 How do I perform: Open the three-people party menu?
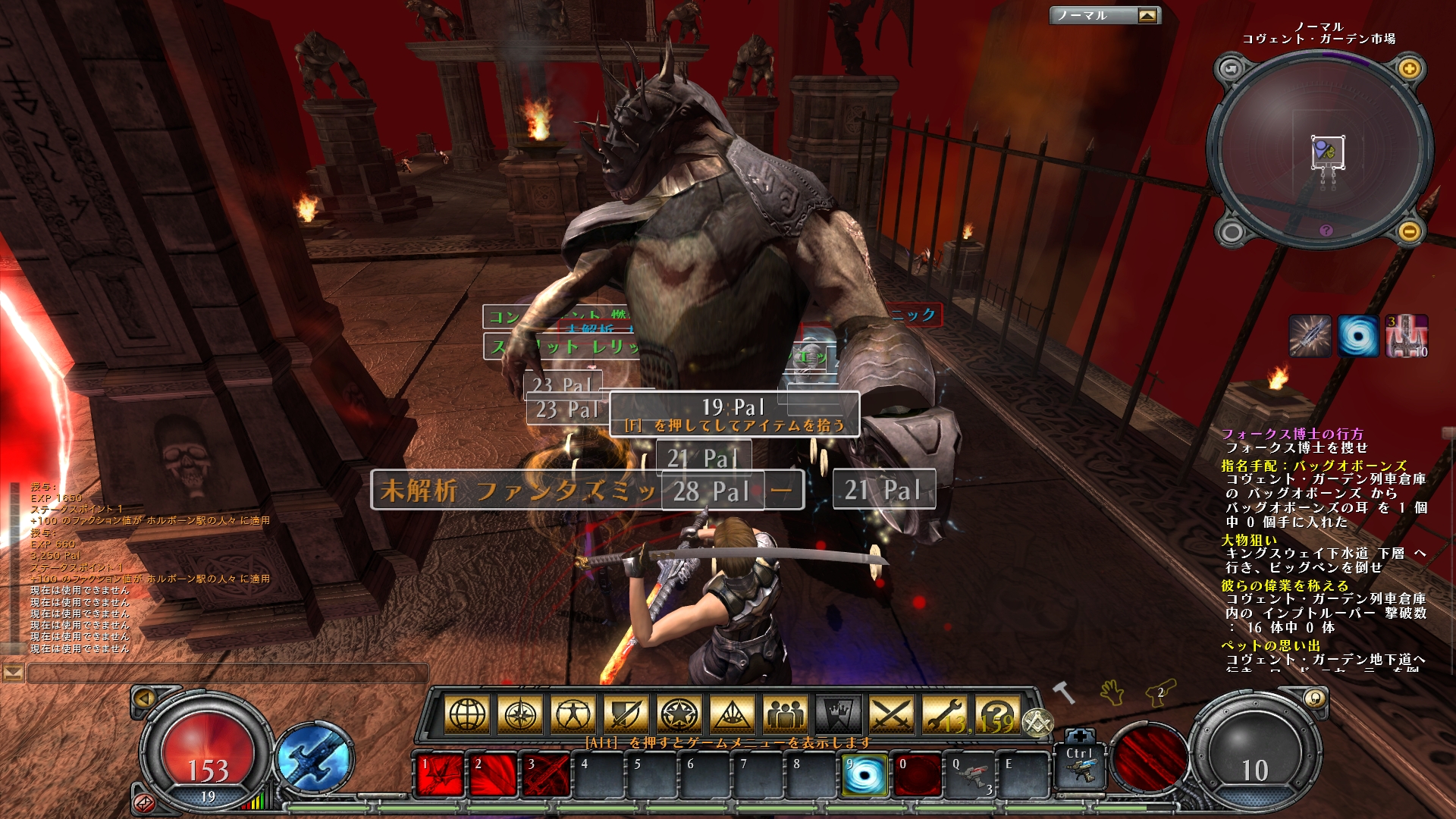coord(785,714)
